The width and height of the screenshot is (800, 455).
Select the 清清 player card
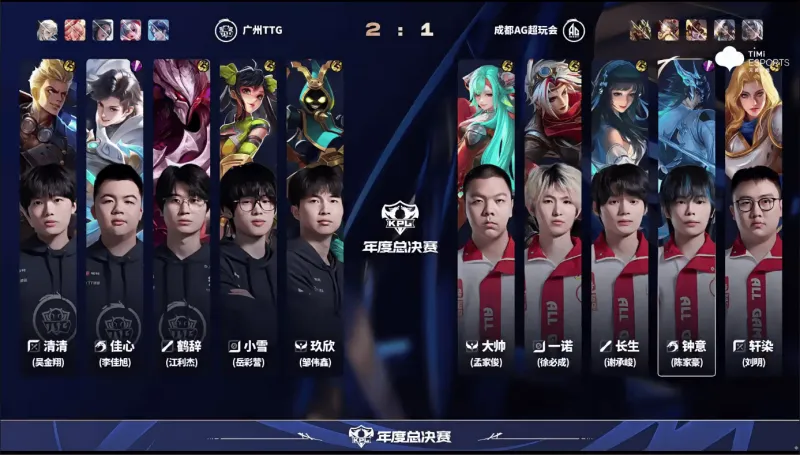(x=47, y=215)
